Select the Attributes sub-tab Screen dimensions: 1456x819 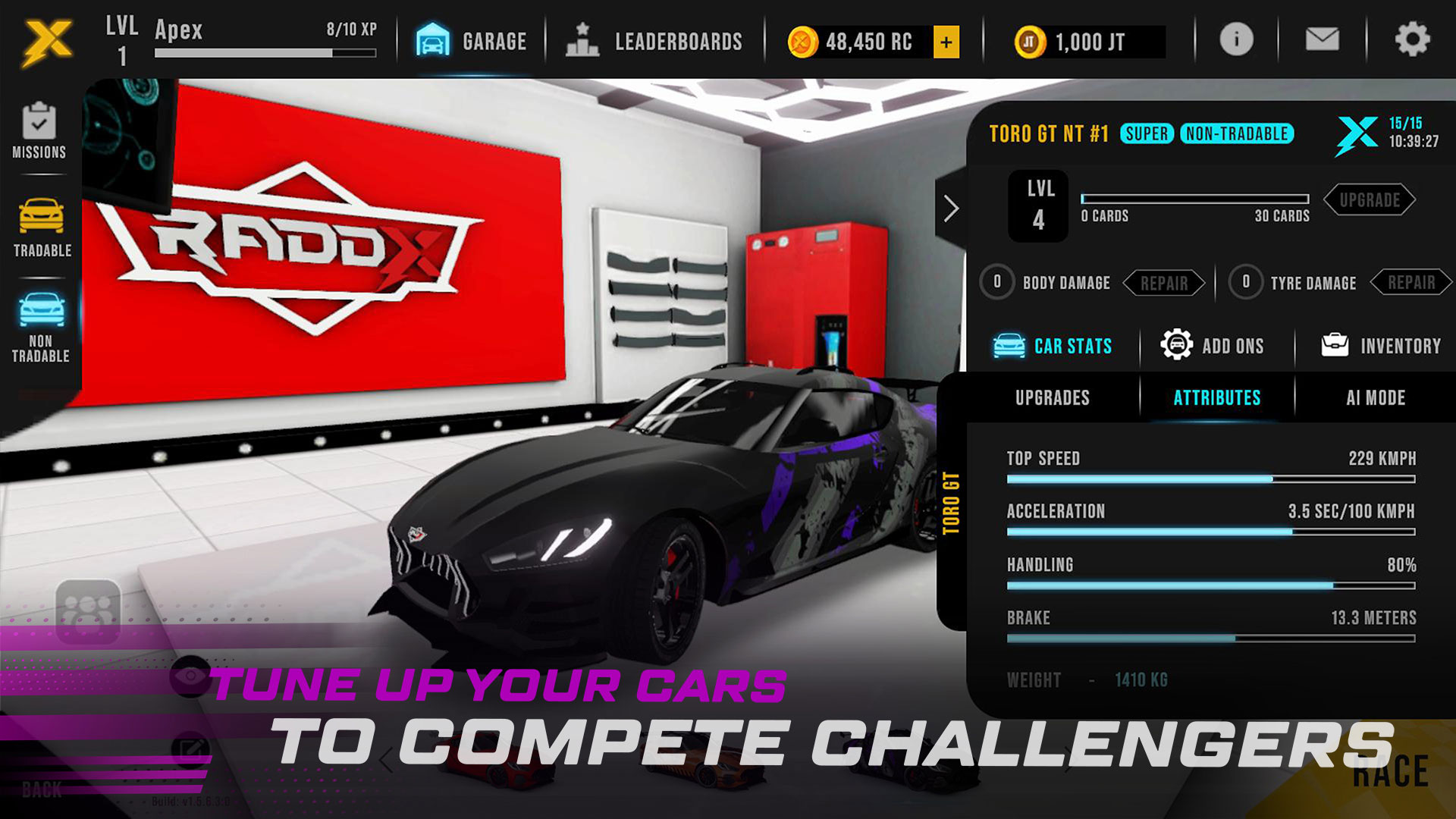pos(1217,398)
